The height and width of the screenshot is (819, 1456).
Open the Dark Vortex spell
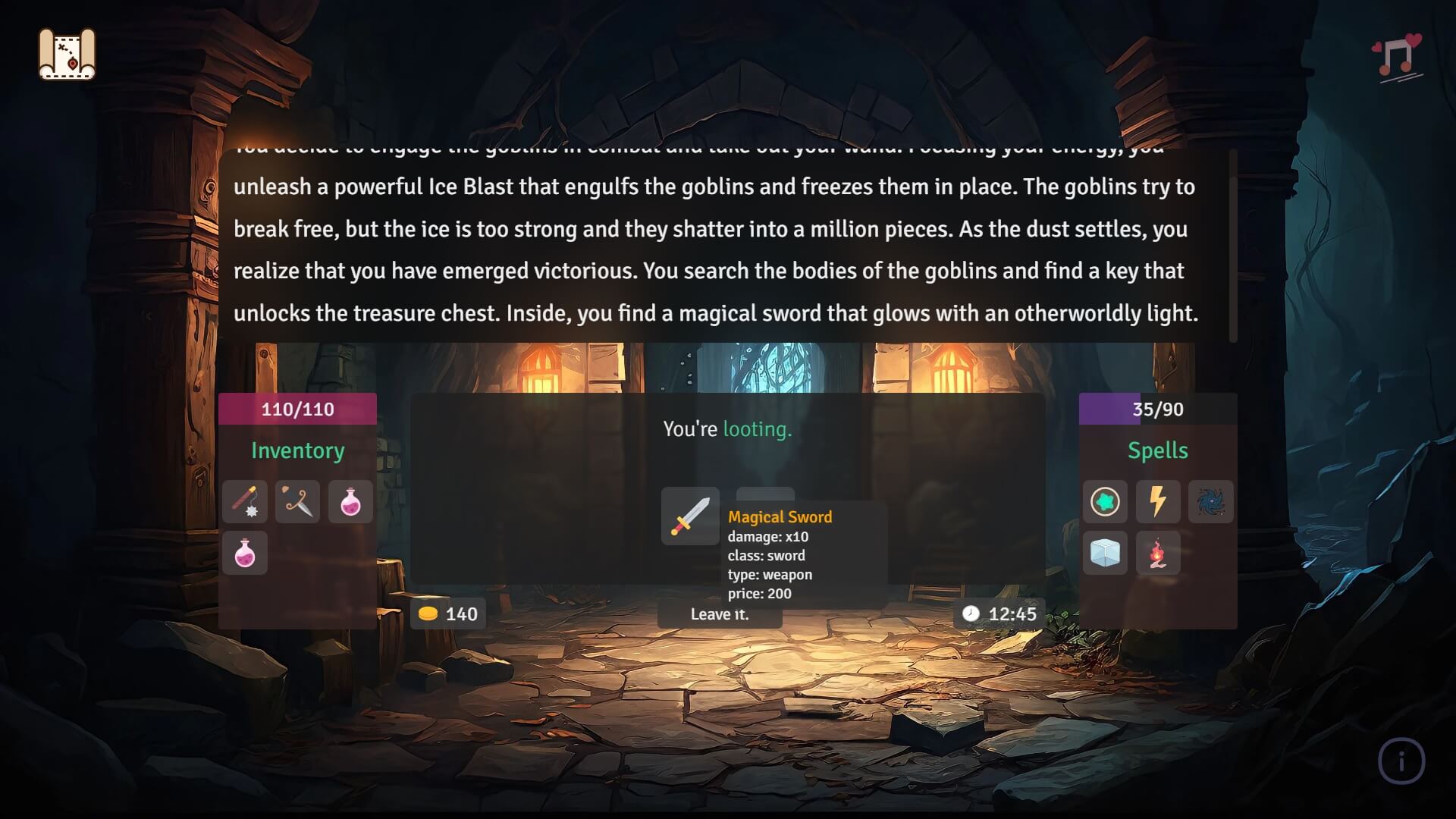coord(1210,502)
